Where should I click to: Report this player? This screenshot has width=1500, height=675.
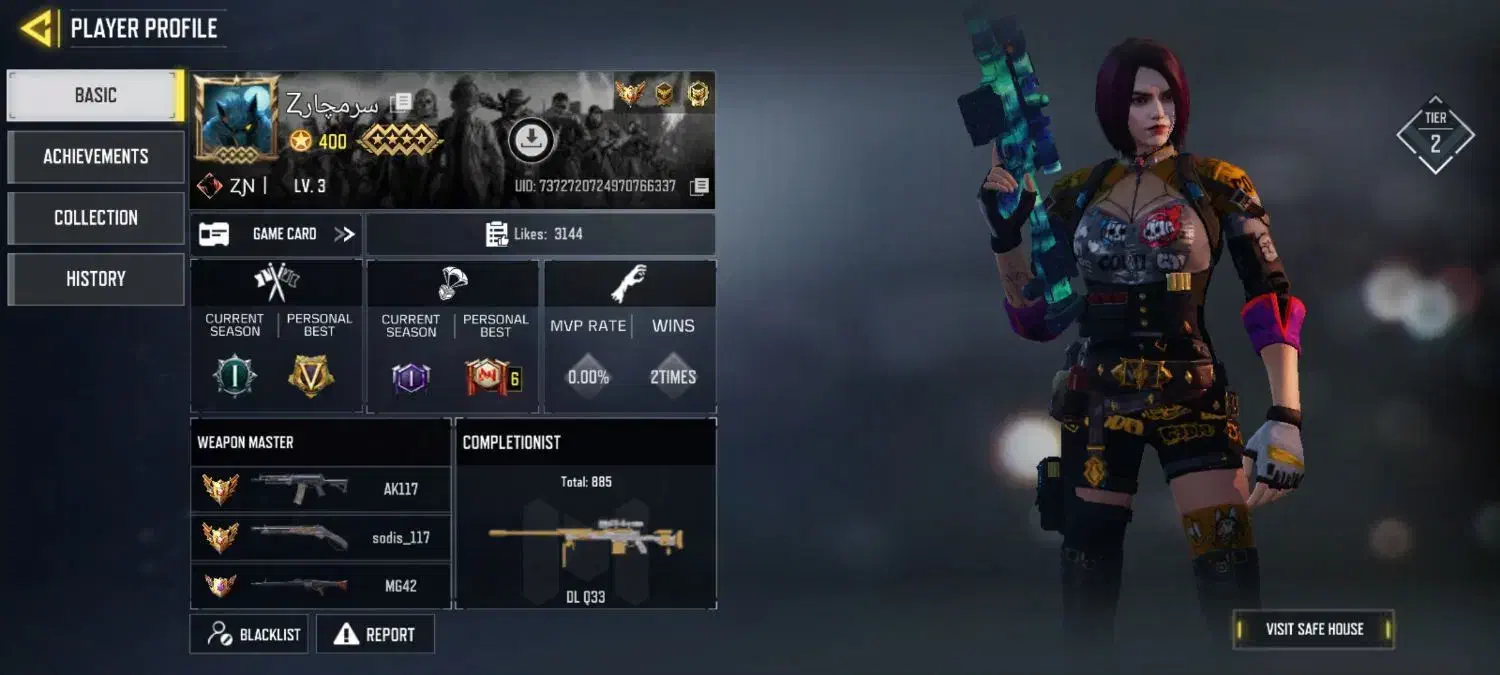(375, 634)
